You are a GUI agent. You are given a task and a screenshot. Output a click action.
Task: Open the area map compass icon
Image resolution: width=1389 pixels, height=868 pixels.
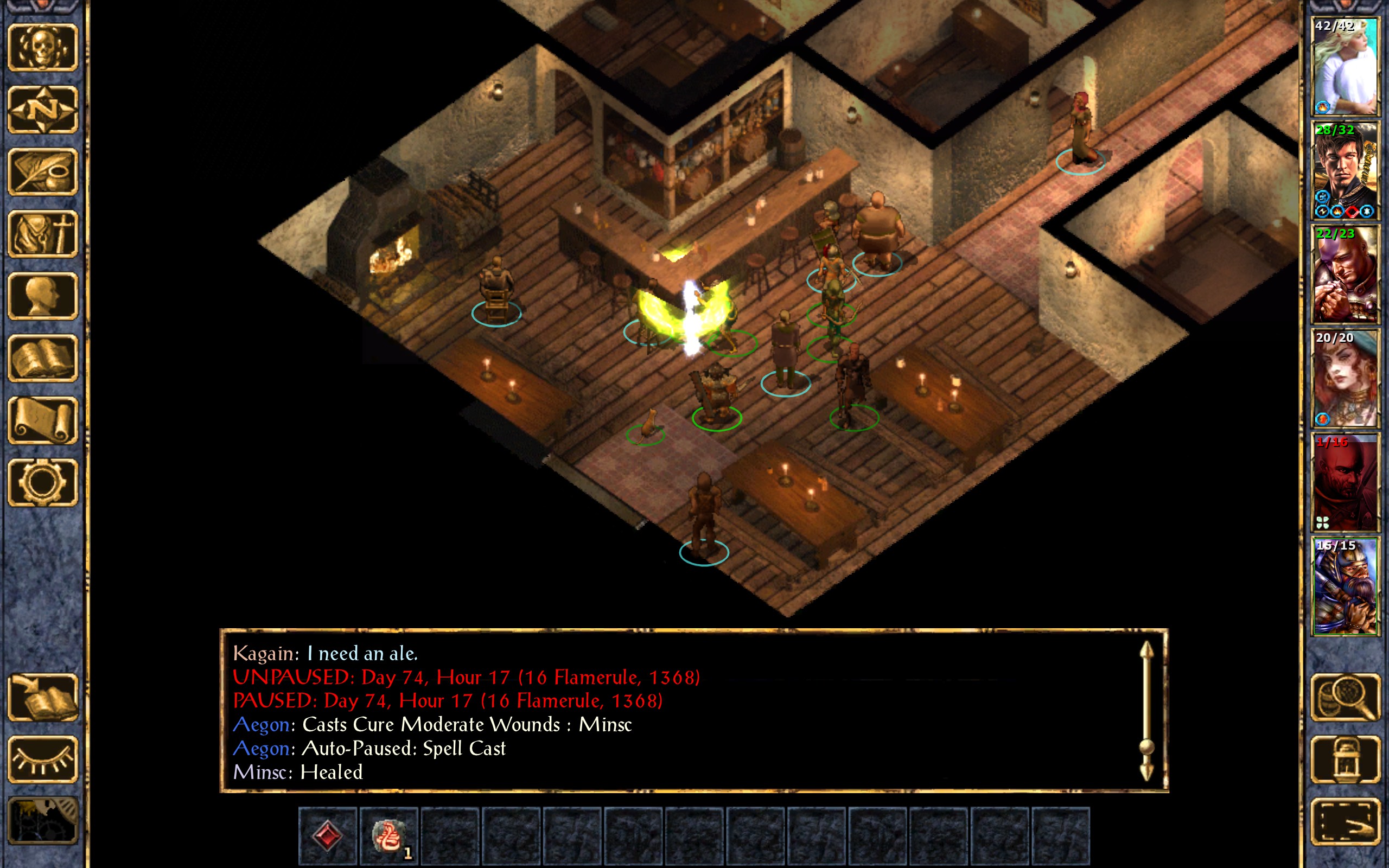(x=42, y=110)
